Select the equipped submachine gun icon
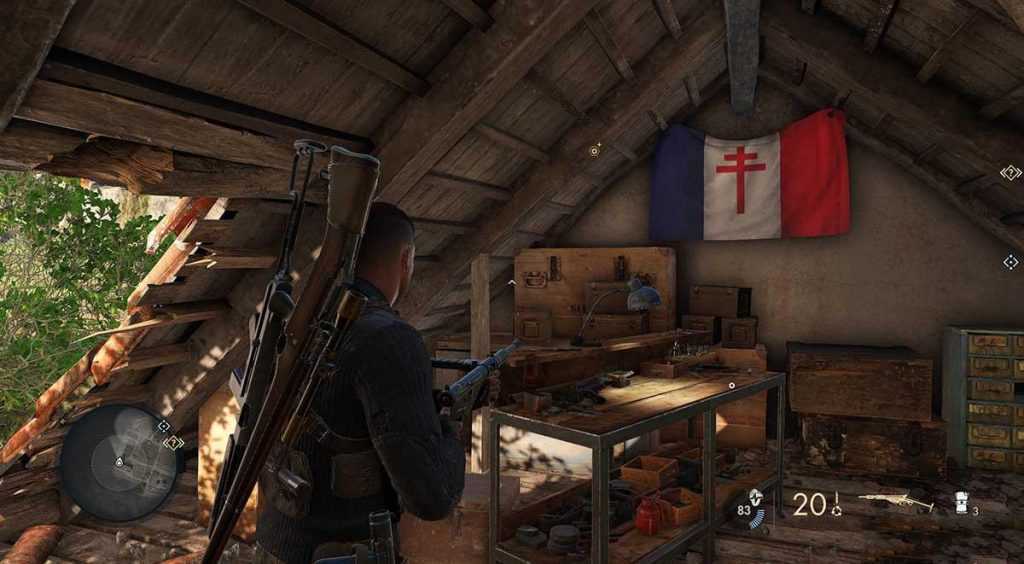Screen dimensions: 1024x564 [x=895, y=502]
